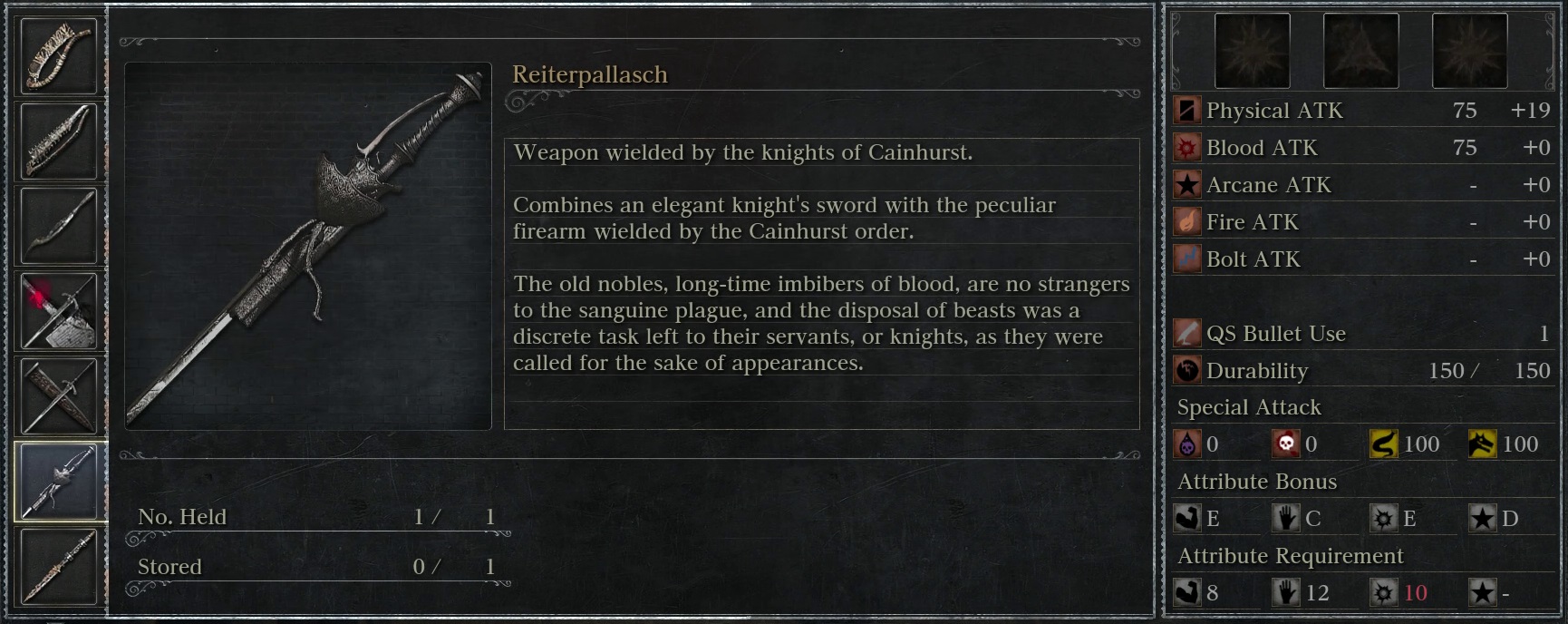Select the crossed sword and scabbard slot
Screen dimensions: 1568x624
click(x=58, y=395)
